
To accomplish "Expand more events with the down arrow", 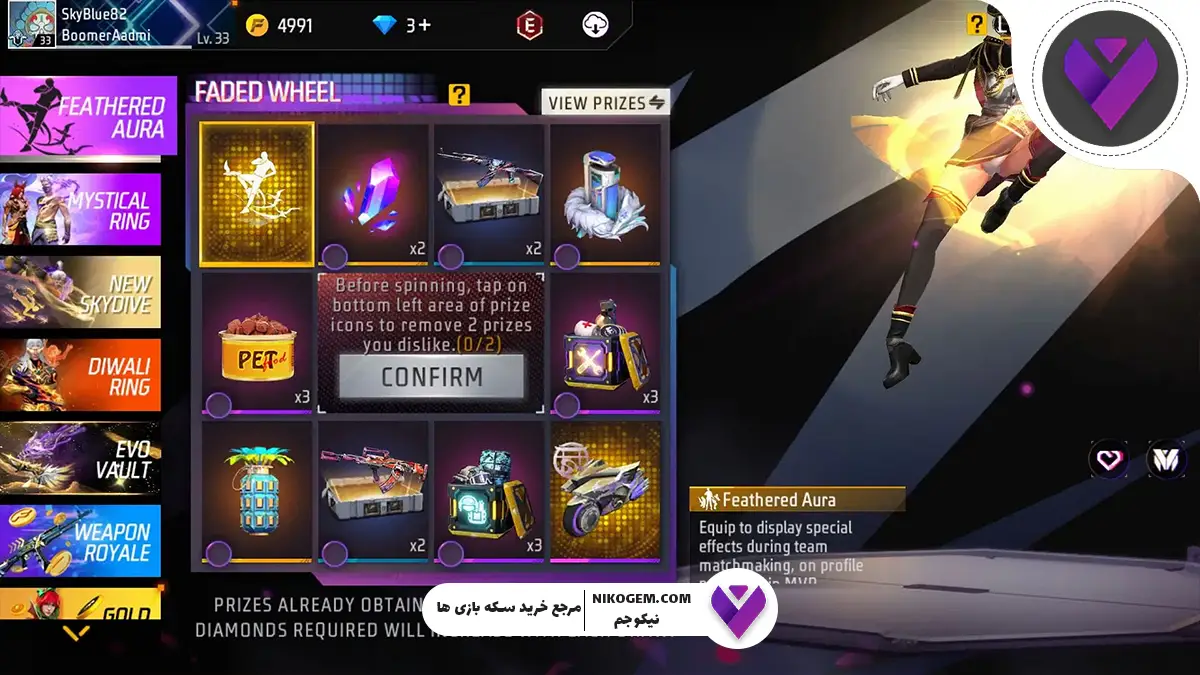I will 76,633.
